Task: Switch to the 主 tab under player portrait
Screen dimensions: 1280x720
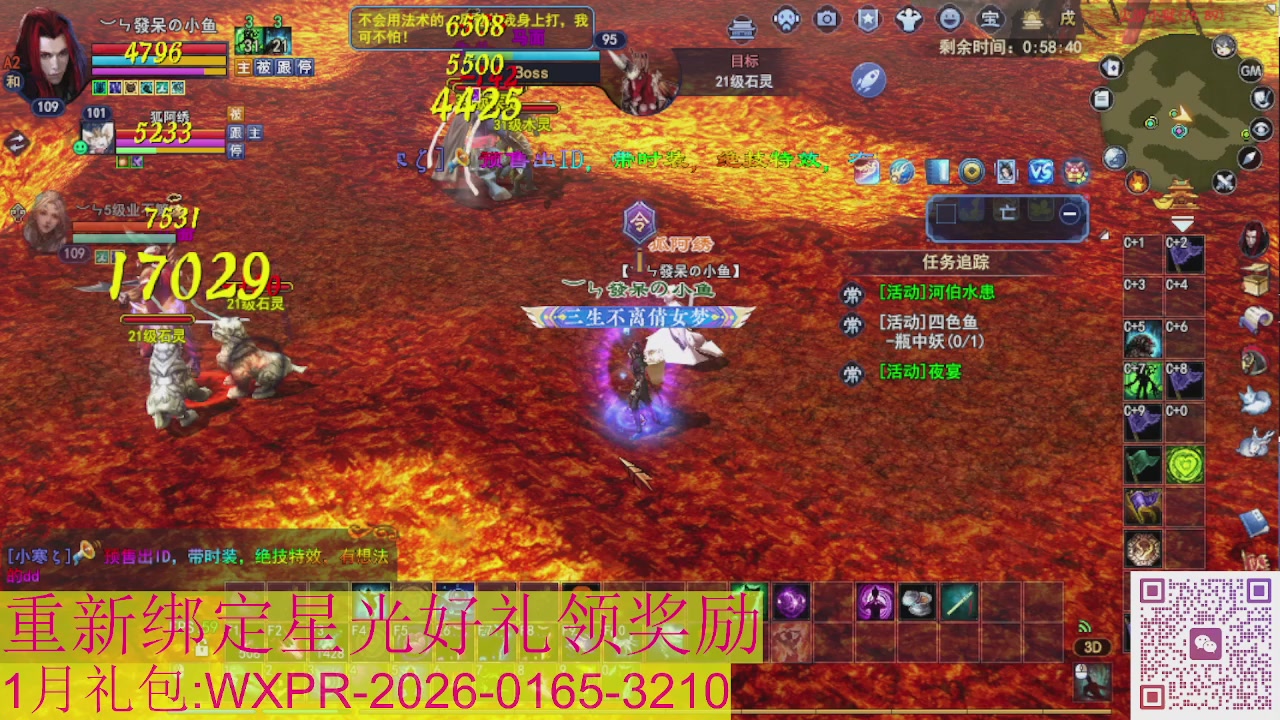Action: (241, 67)
